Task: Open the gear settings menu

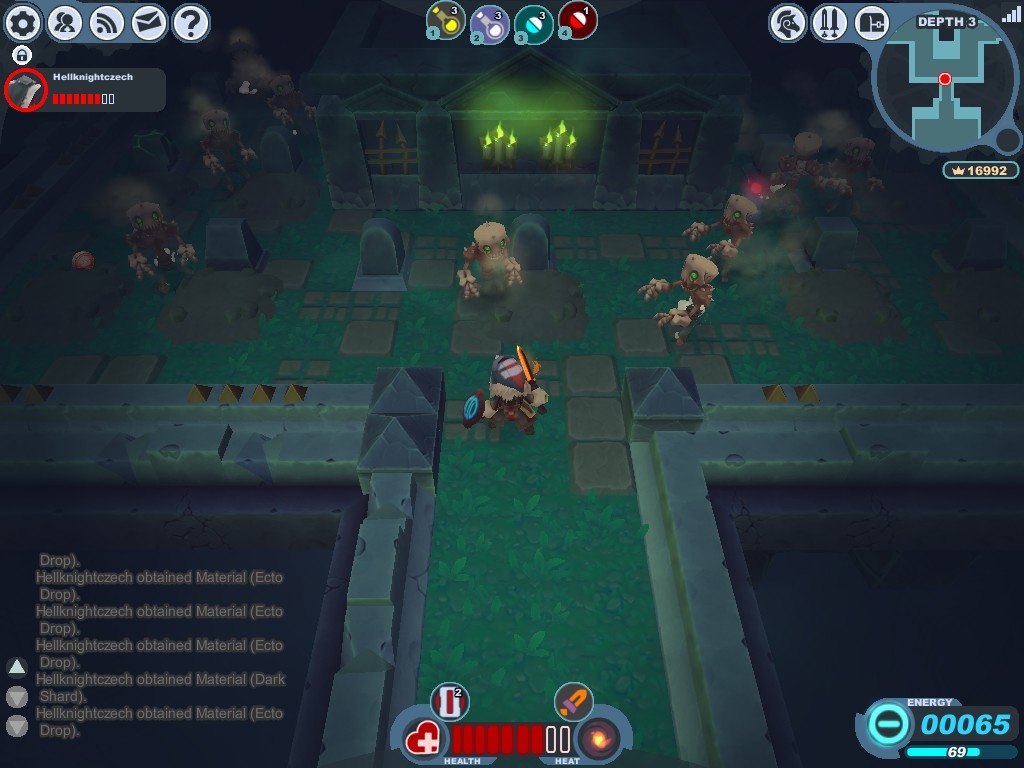Action: (x=23, y=22)
